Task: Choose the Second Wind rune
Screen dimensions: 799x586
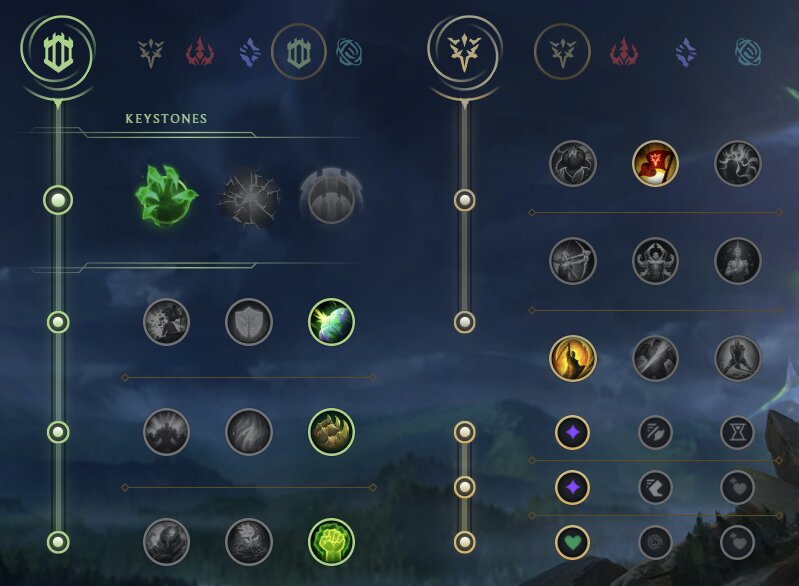Action: (x=249, y=432)
